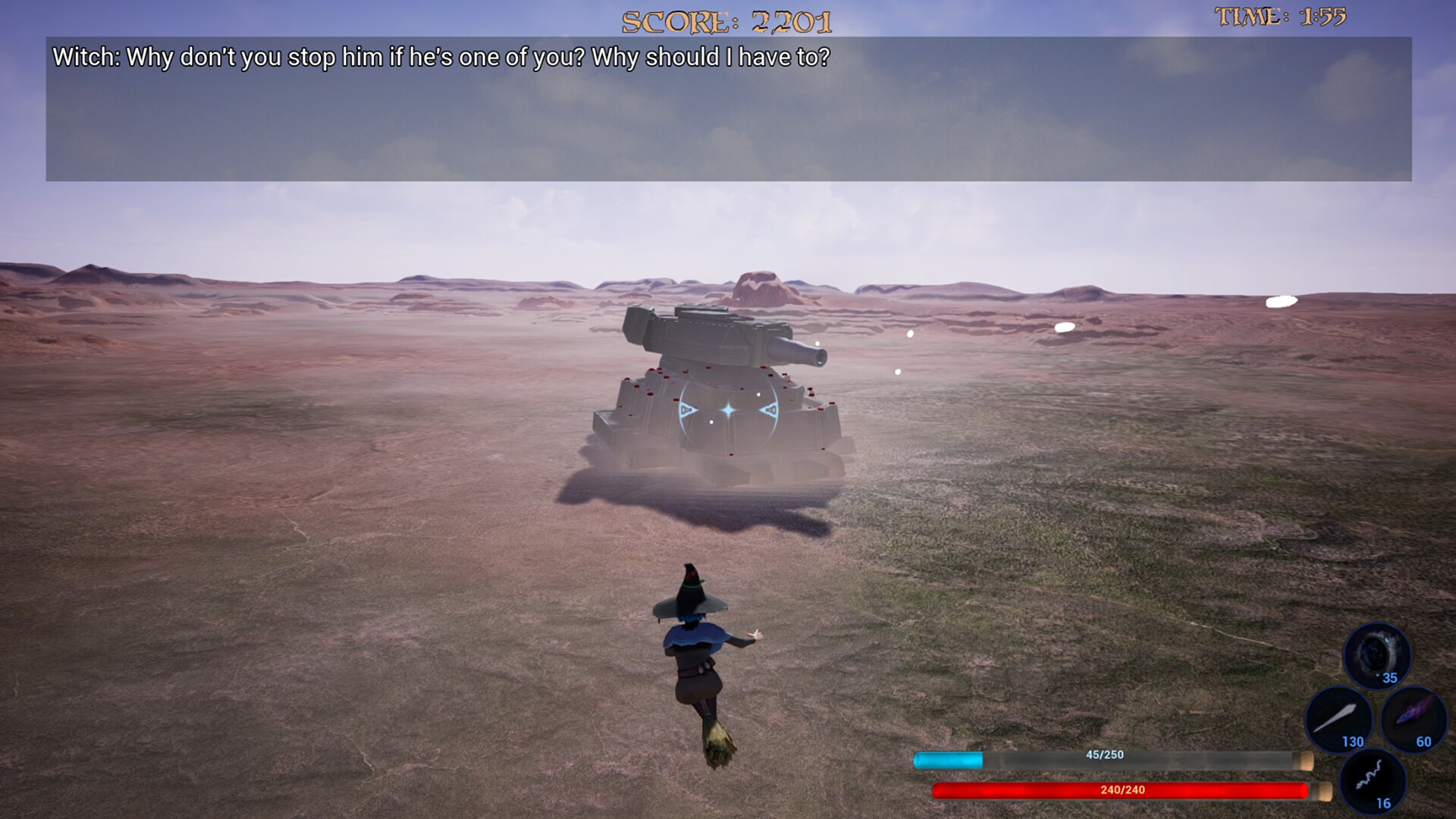Click the witch's pointed hat
This screenshot has width=1456, height=819.
pyautogui.click(x=690, y=593)
